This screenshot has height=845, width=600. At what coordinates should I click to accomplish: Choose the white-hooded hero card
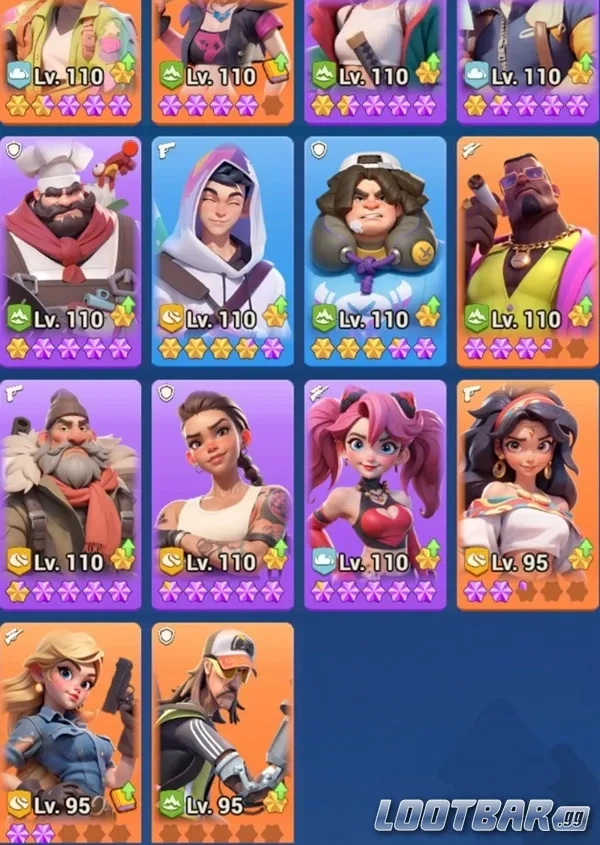point(223,250)
